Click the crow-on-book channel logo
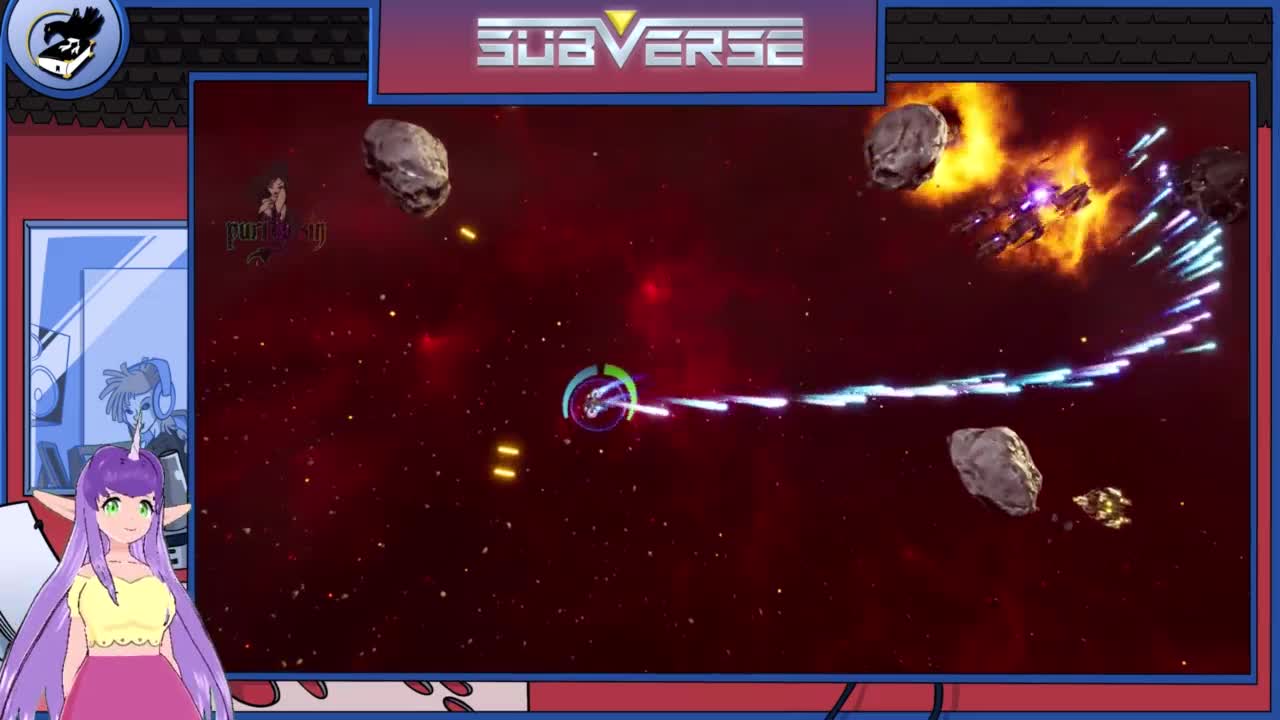This screenshot has width=1280, height=720. (x=65, y=40)
